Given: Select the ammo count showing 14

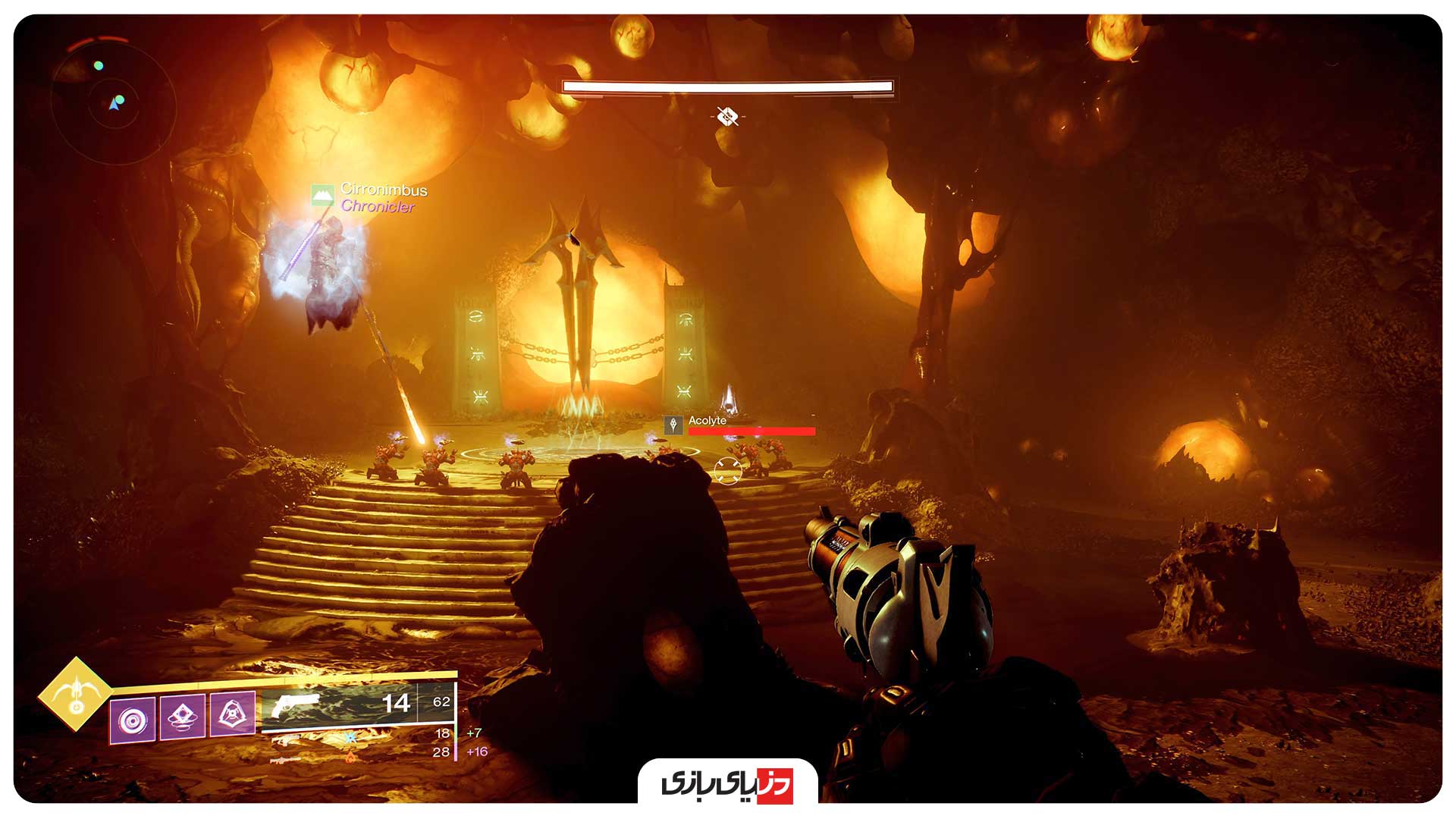Looking at the screenshot, I should tap(396, 702).
